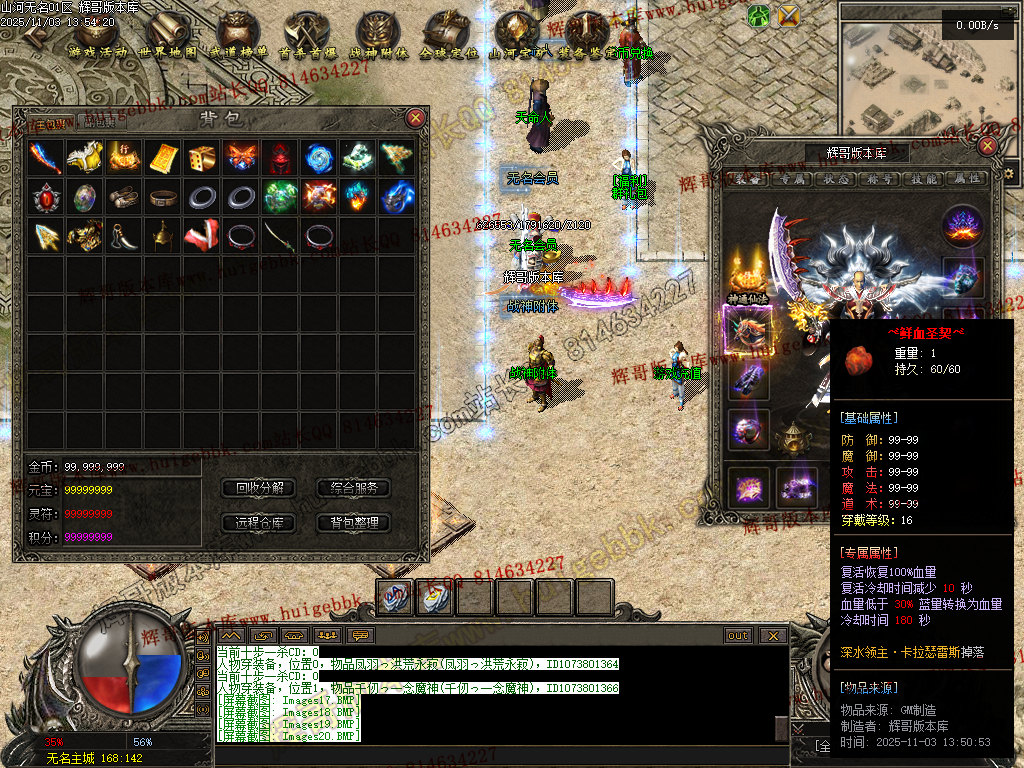Click the 回收分解 recycle button
This screenshot has width=1024, height=768.
tap(259, 488)
